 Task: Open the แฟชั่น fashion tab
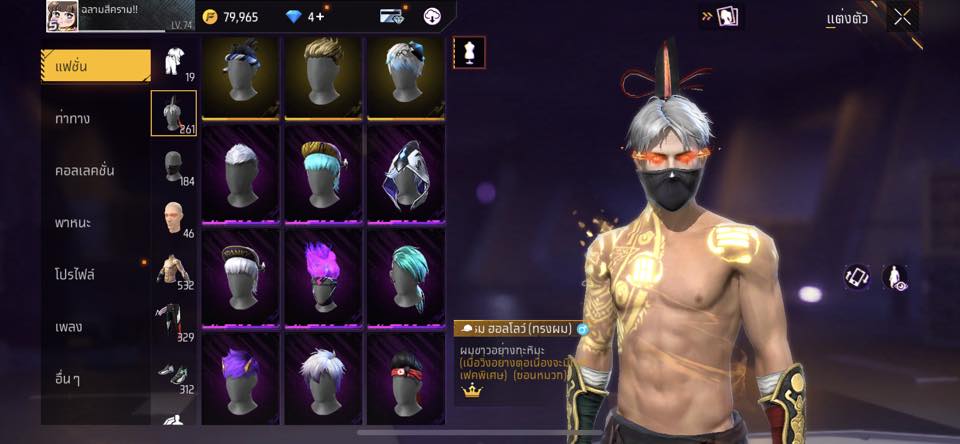pyautogui.click(x=96, y=66)
